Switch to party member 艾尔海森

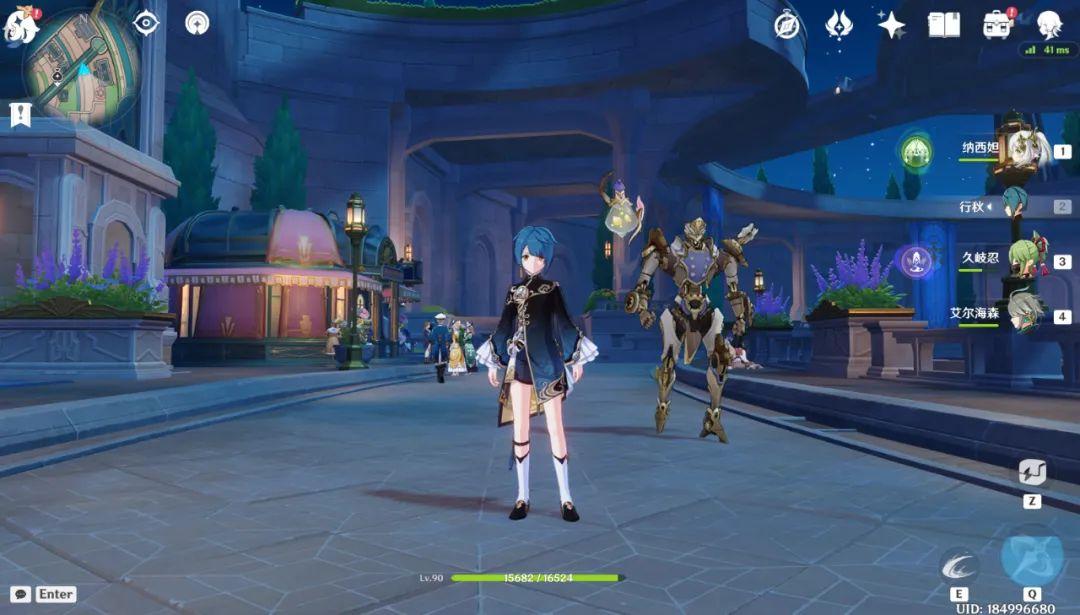click(1025, 315)
